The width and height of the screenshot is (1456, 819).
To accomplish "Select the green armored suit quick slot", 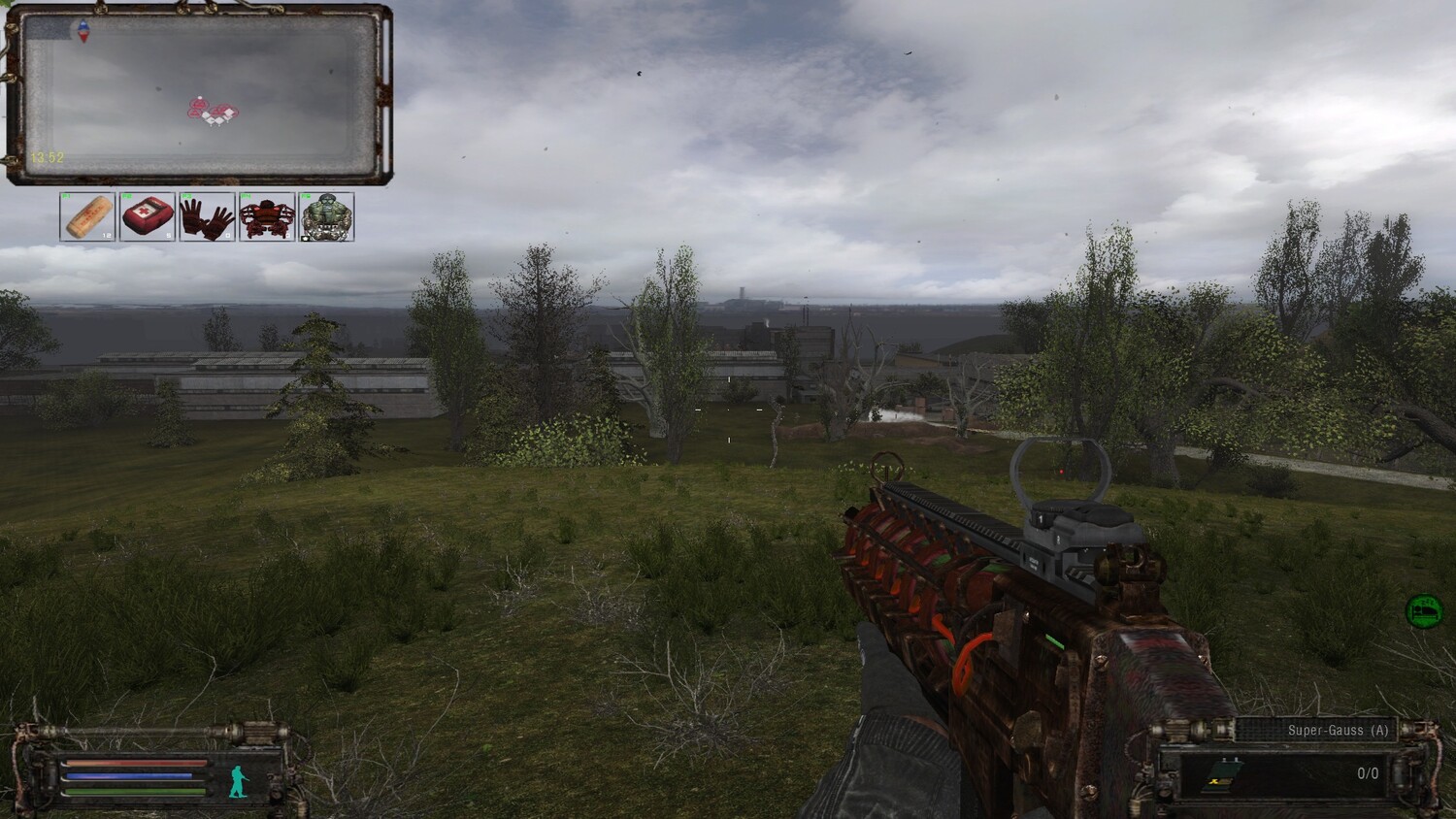I will (x=327, y=216).
